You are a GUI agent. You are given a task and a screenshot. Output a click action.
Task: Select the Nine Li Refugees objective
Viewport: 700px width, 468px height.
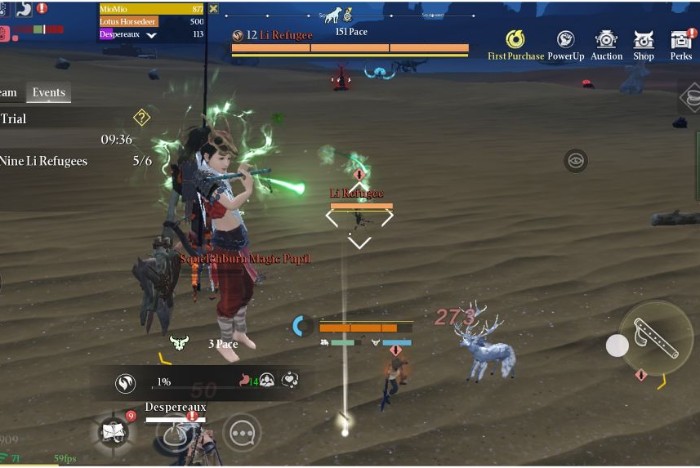[45, 160]
